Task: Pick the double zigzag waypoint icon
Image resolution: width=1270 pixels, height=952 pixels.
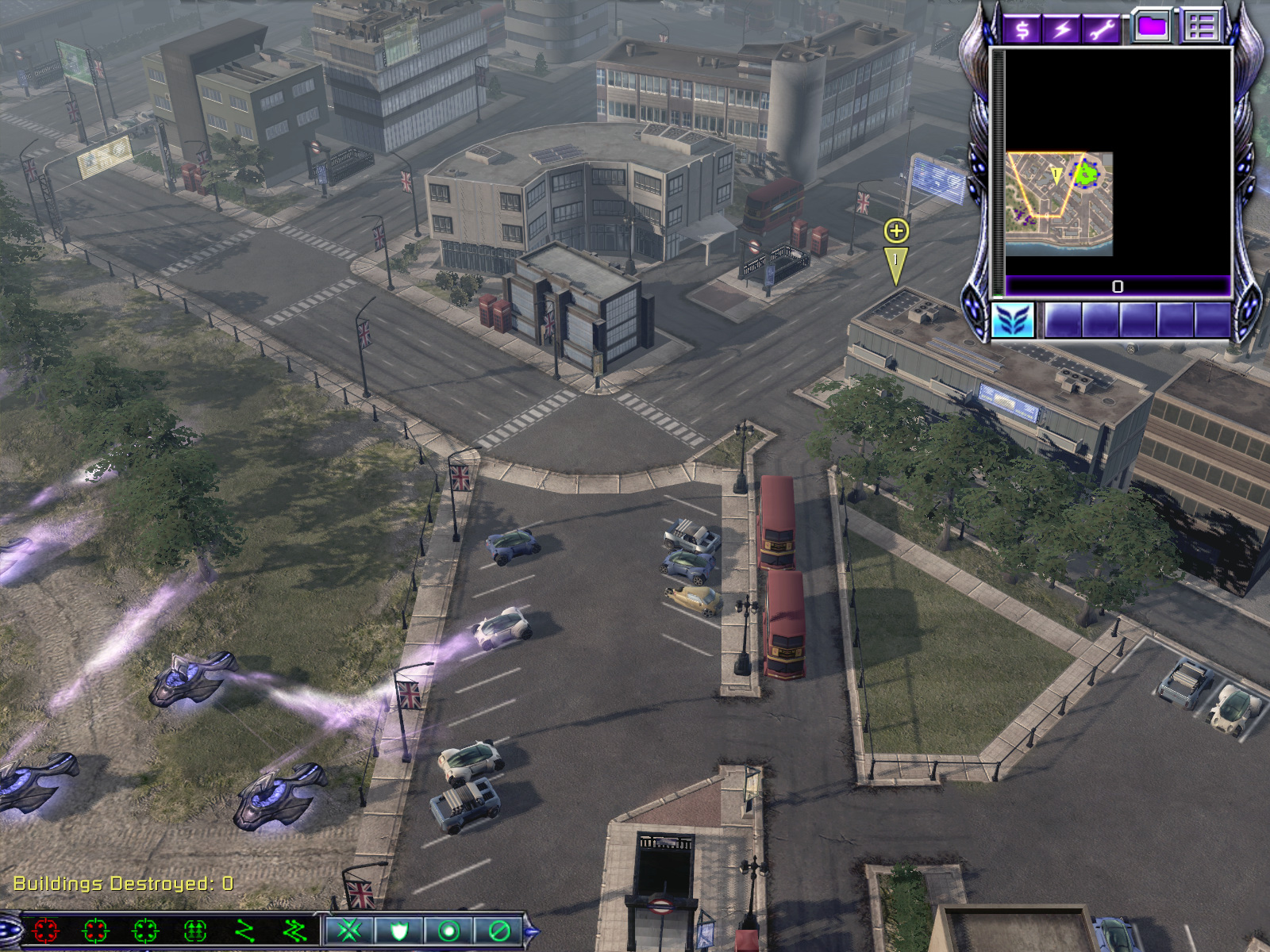Action: [x=294, y=930]
